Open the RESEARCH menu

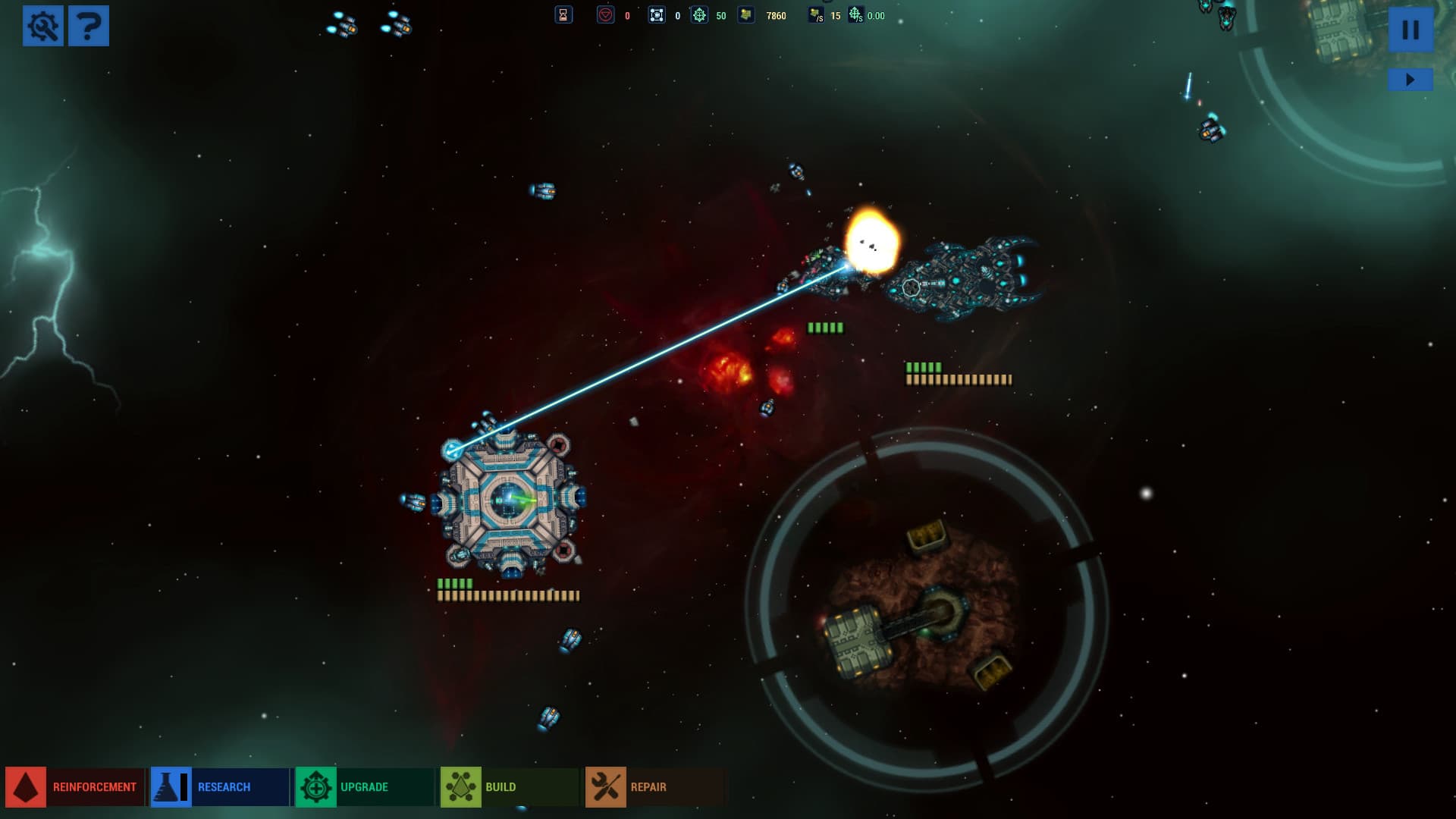[x=224, y=786]
